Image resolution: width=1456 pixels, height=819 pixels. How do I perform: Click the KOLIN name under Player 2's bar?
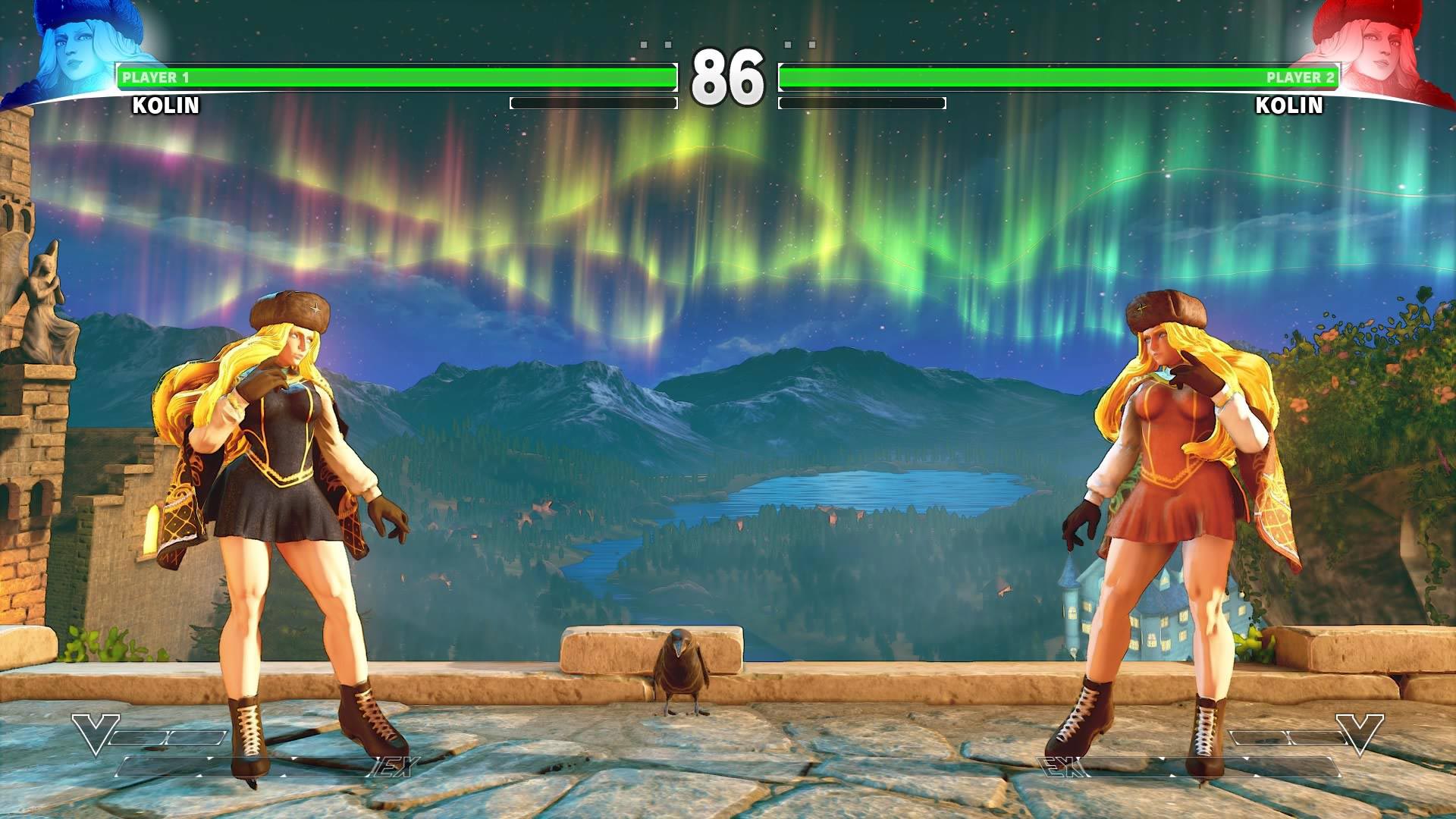click(x=1290, y=106)
